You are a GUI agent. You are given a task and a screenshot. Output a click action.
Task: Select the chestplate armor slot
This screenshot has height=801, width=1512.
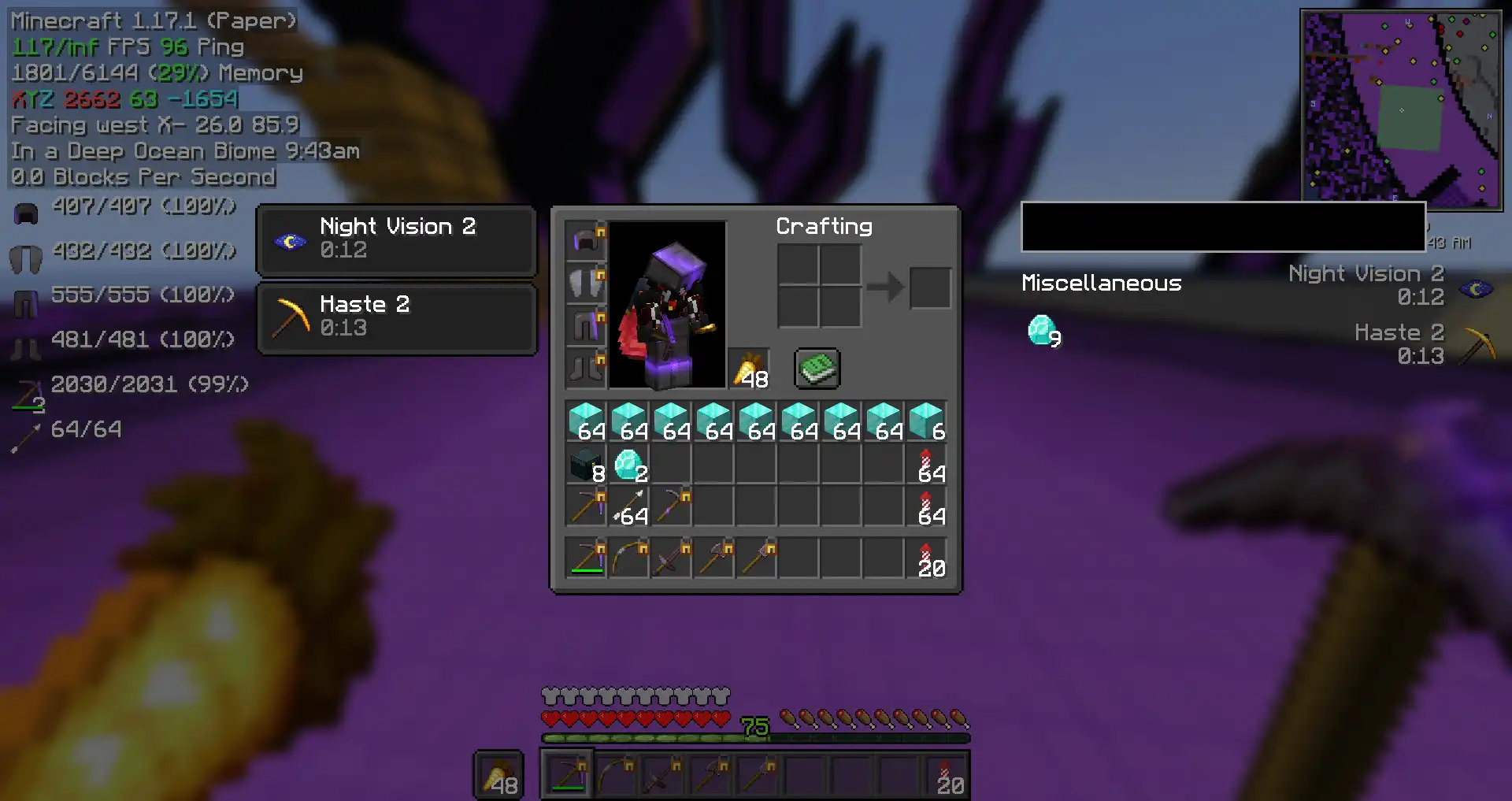coord(586,284)
